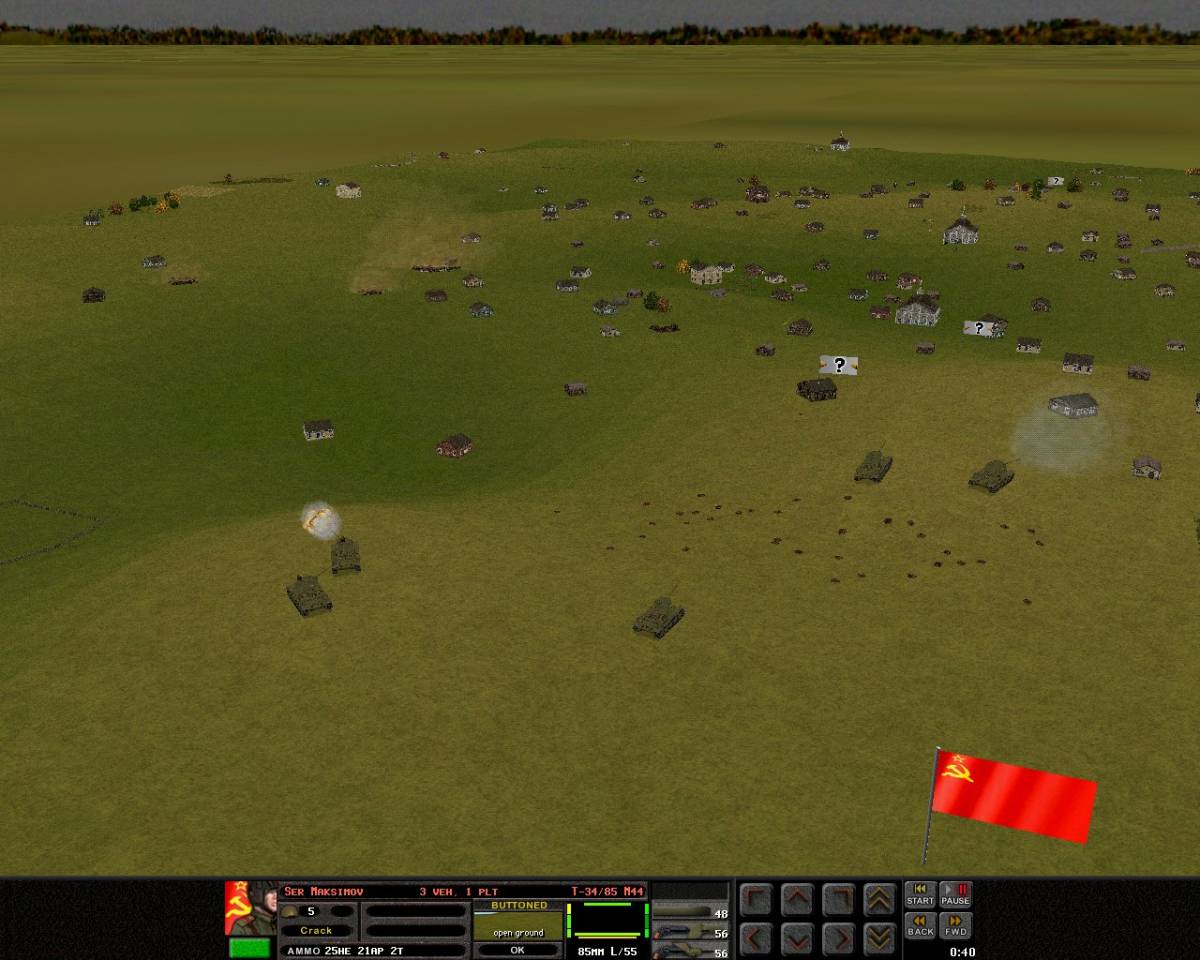Image resolution: width=1200 pixels, height=960 pixels.
Task: Step the replay BACK
Action: point(920,925)
